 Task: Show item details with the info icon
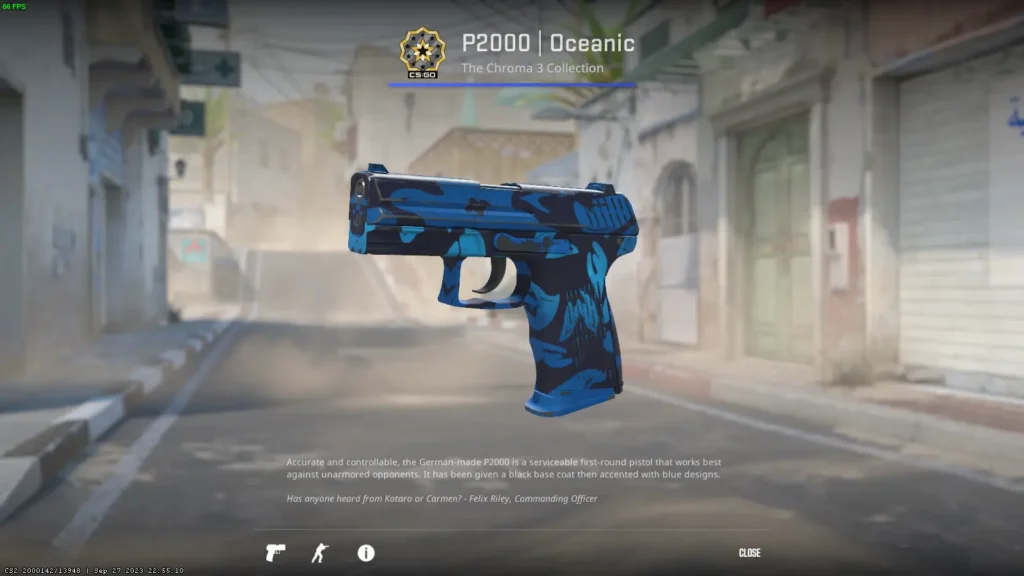[366, 553]
